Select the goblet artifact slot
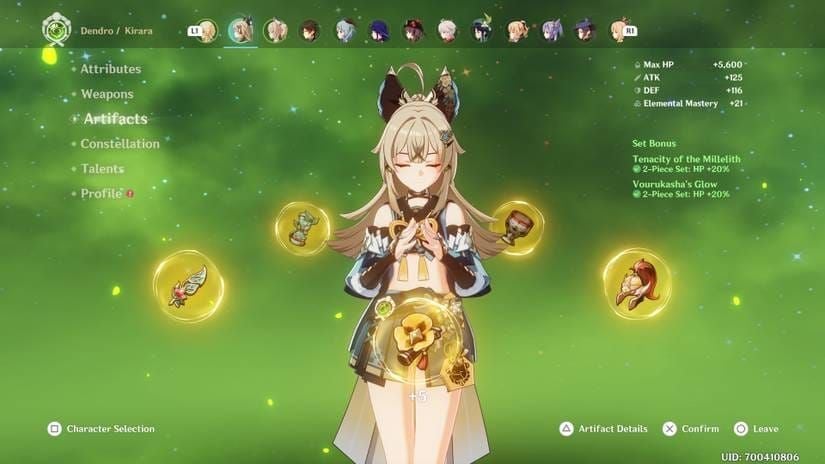This screenshot has height=464, width=825. tap(517, 226)
